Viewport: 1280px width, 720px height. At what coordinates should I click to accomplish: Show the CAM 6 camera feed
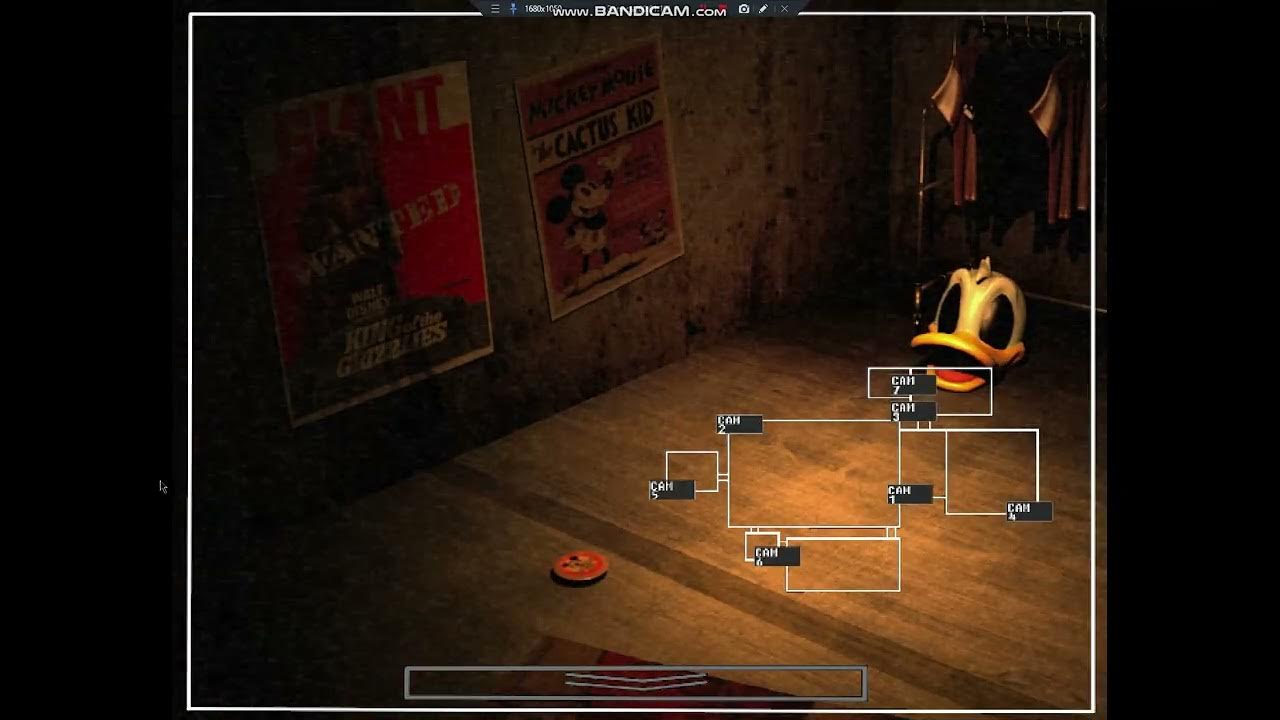click(x=776, y=556)
